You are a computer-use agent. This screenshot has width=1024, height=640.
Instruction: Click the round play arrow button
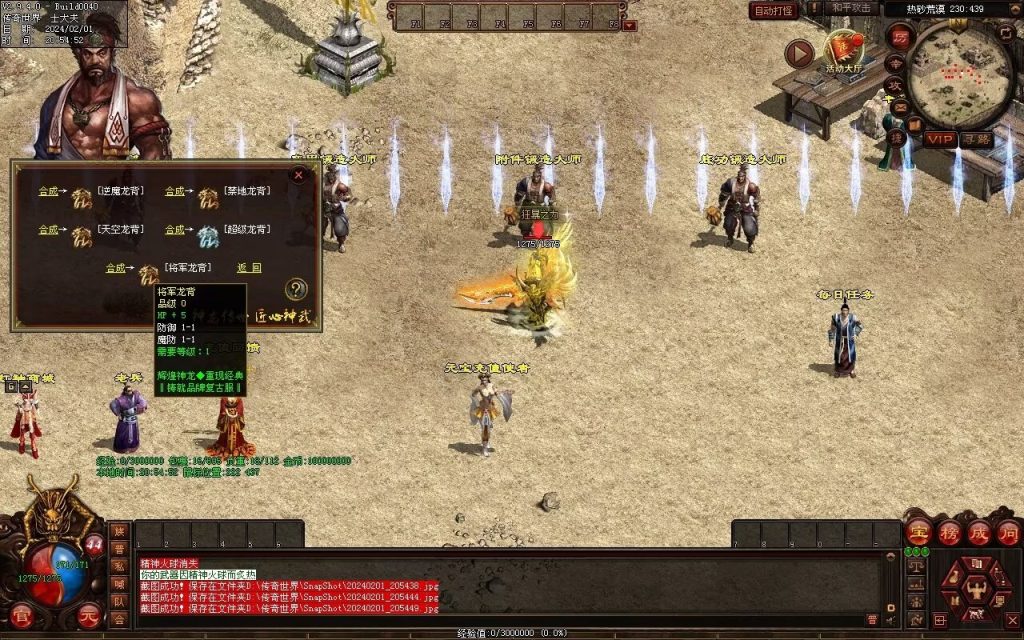[x=798, y=53]
